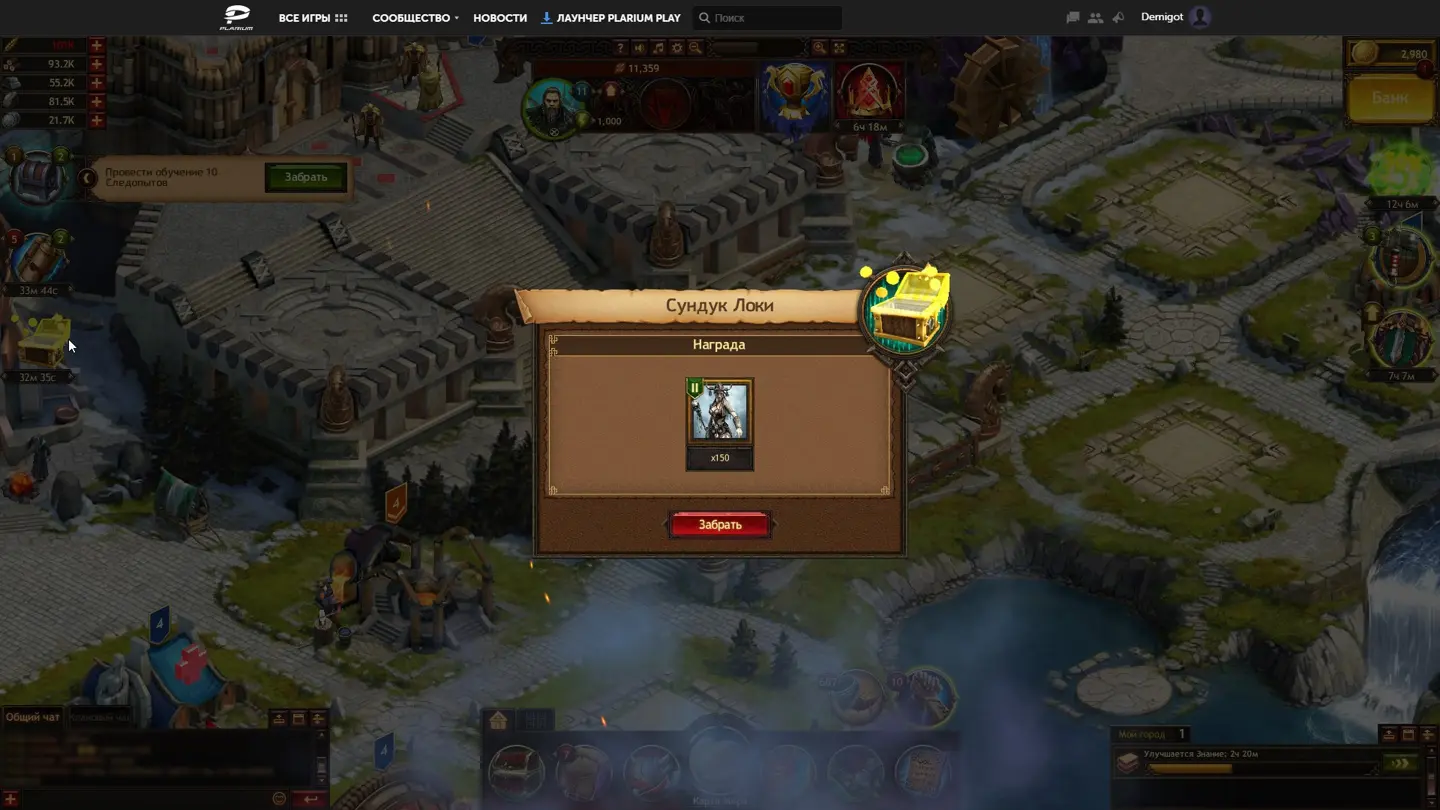
Task: Open the gear settings button
Action: coord(677,48)
